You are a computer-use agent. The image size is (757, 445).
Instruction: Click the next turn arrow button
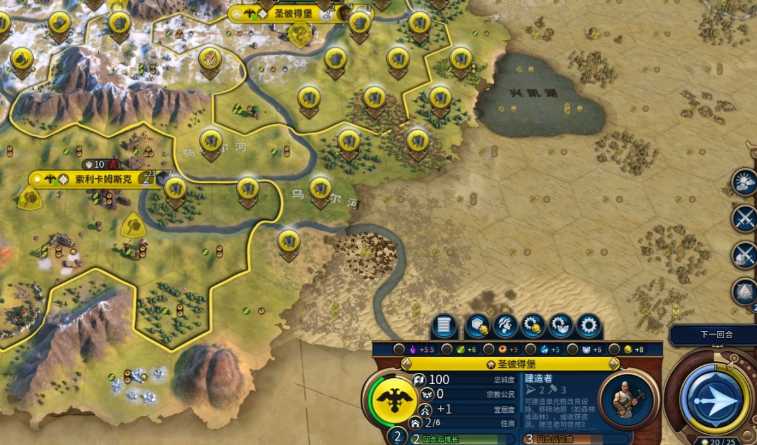point(714,398)
